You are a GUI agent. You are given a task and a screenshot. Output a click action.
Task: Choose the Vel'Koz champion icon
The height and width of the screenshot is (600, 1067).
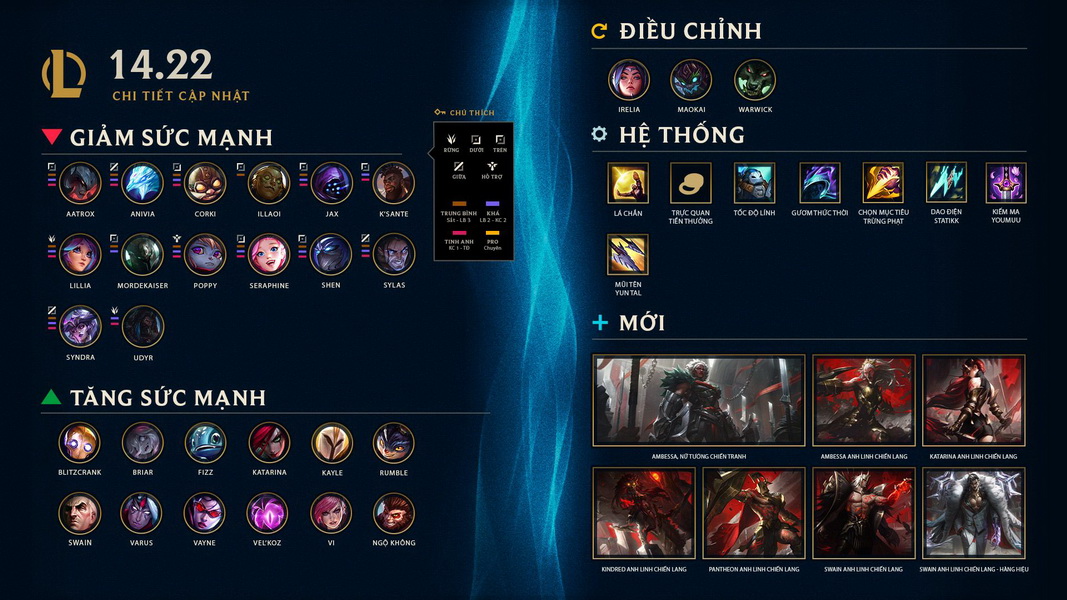point(268,513)
